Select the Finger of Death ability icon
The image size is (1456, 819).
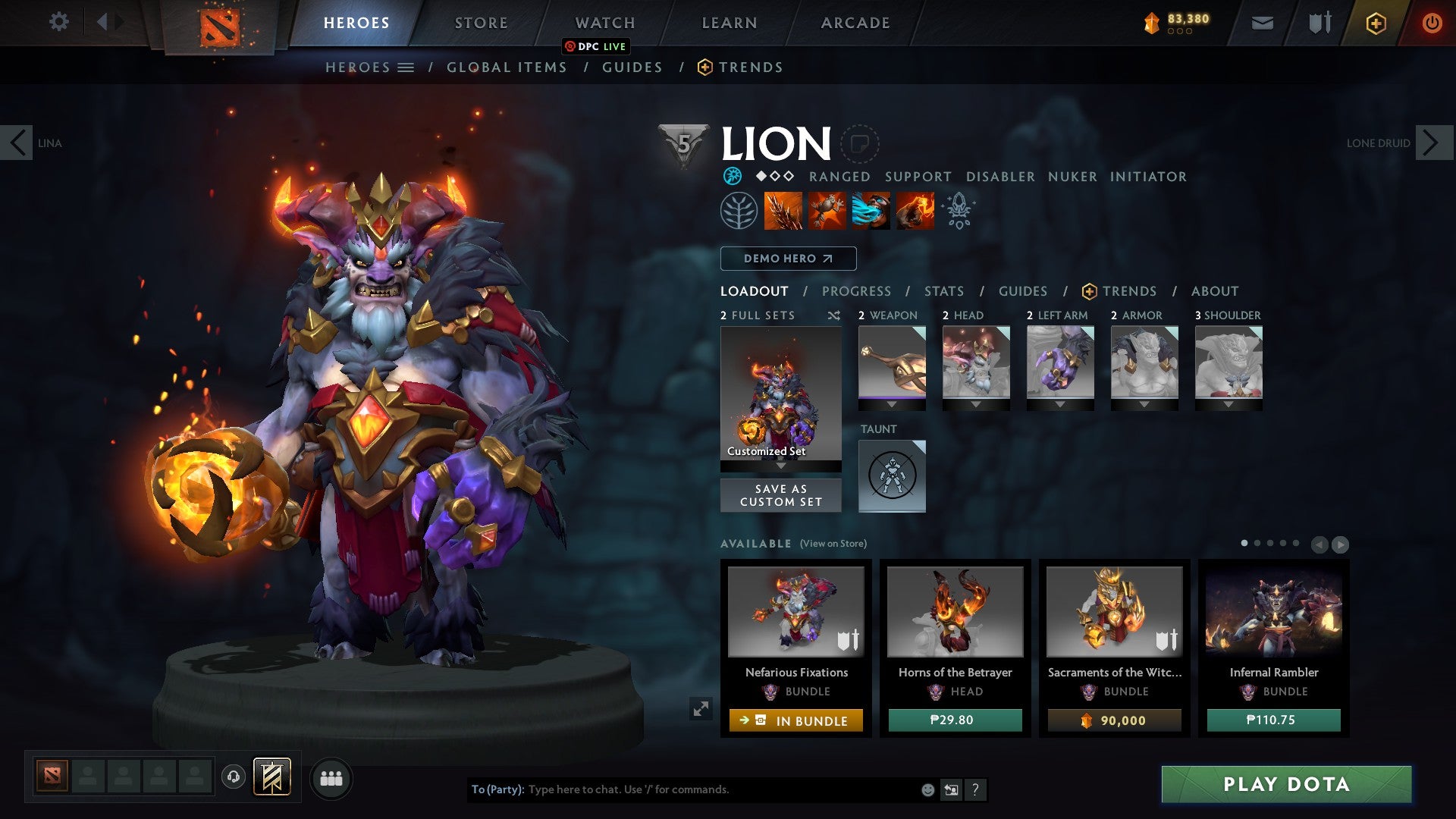(x=914, y=211)
